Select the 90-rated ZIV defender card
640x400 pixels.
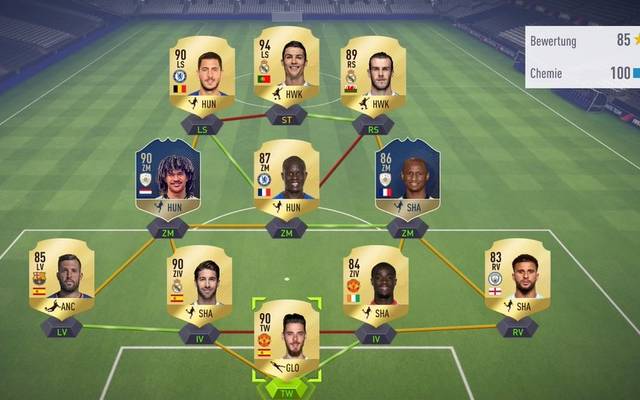[199, 284]
